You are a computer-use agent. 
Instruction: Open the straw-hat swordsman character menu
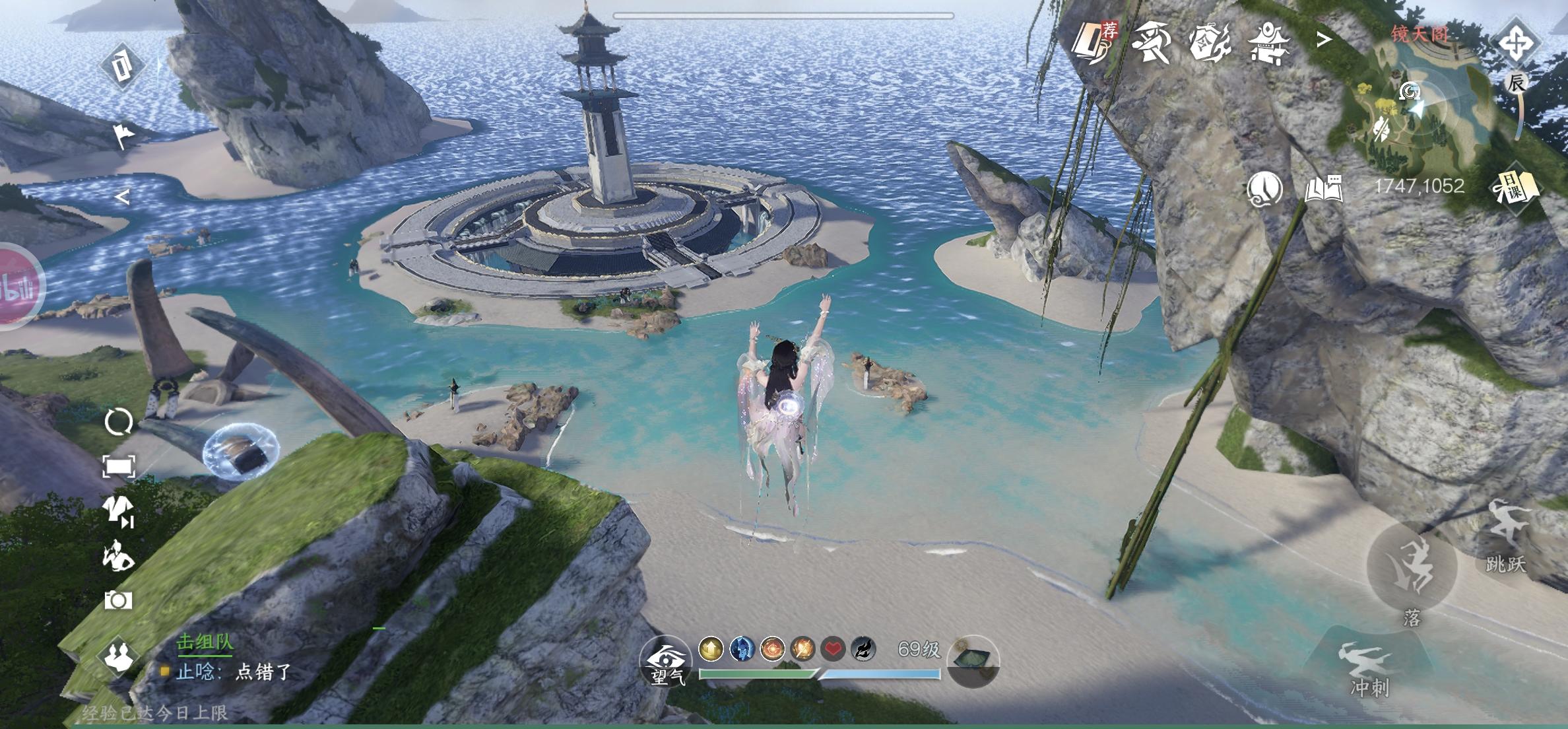coord(1153,41)
